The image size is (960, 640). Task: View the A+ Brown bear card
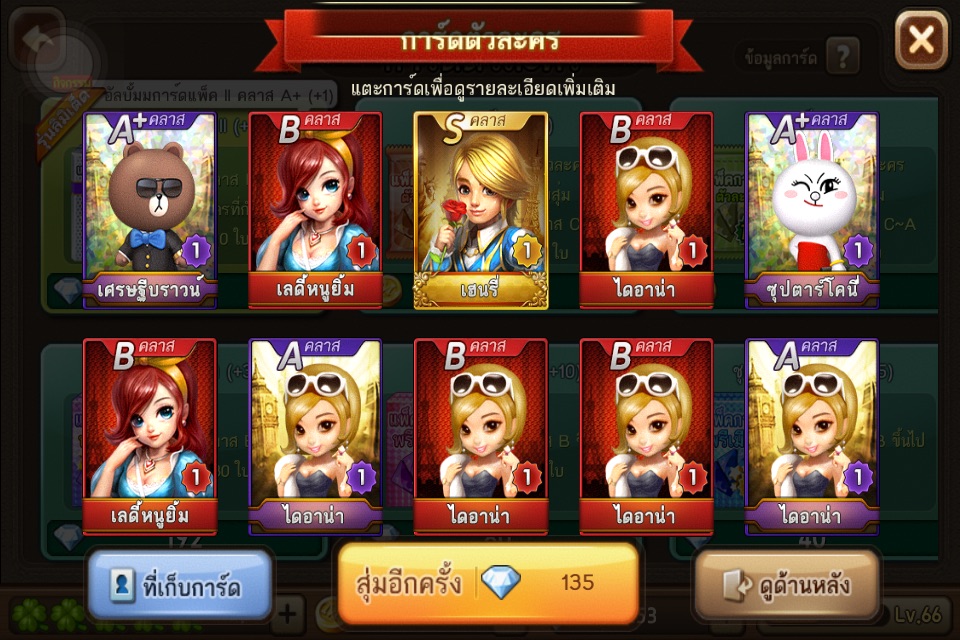click(150, 208)
